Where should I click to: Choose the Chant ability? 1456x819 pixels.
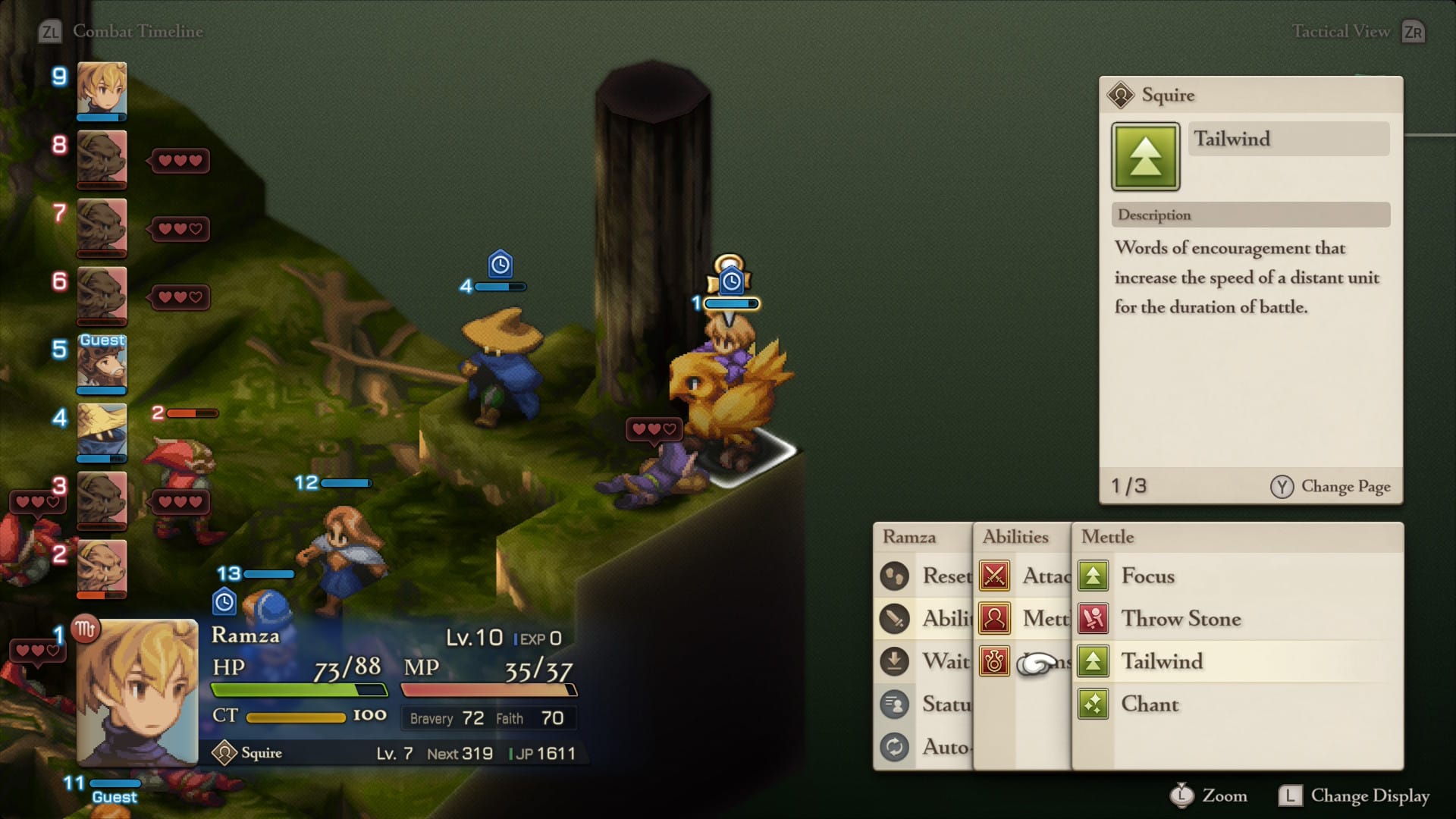coord(1149,704)
